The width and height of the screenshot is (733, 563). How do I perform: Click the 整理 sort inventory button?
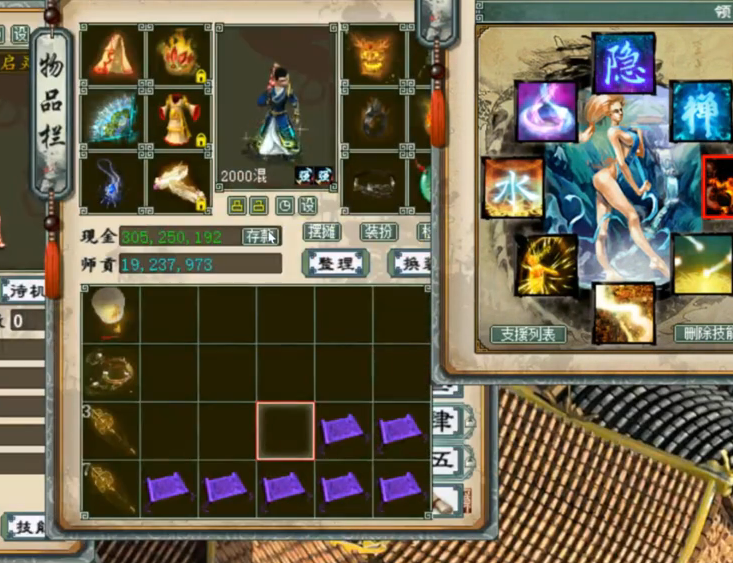click(336, 263)
